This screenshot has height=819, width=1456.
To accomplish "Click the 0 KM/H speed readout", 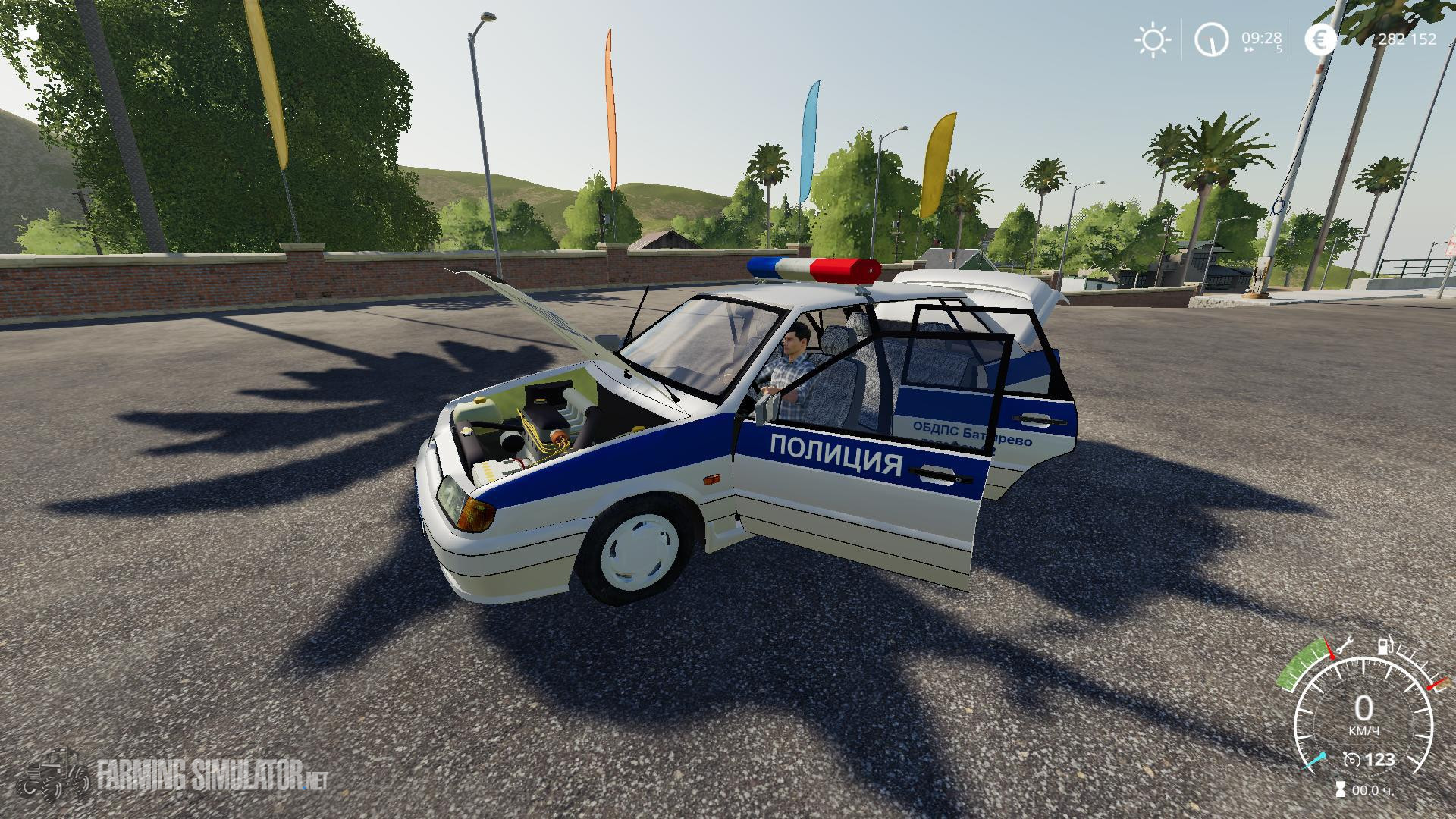I will 1364,711.
